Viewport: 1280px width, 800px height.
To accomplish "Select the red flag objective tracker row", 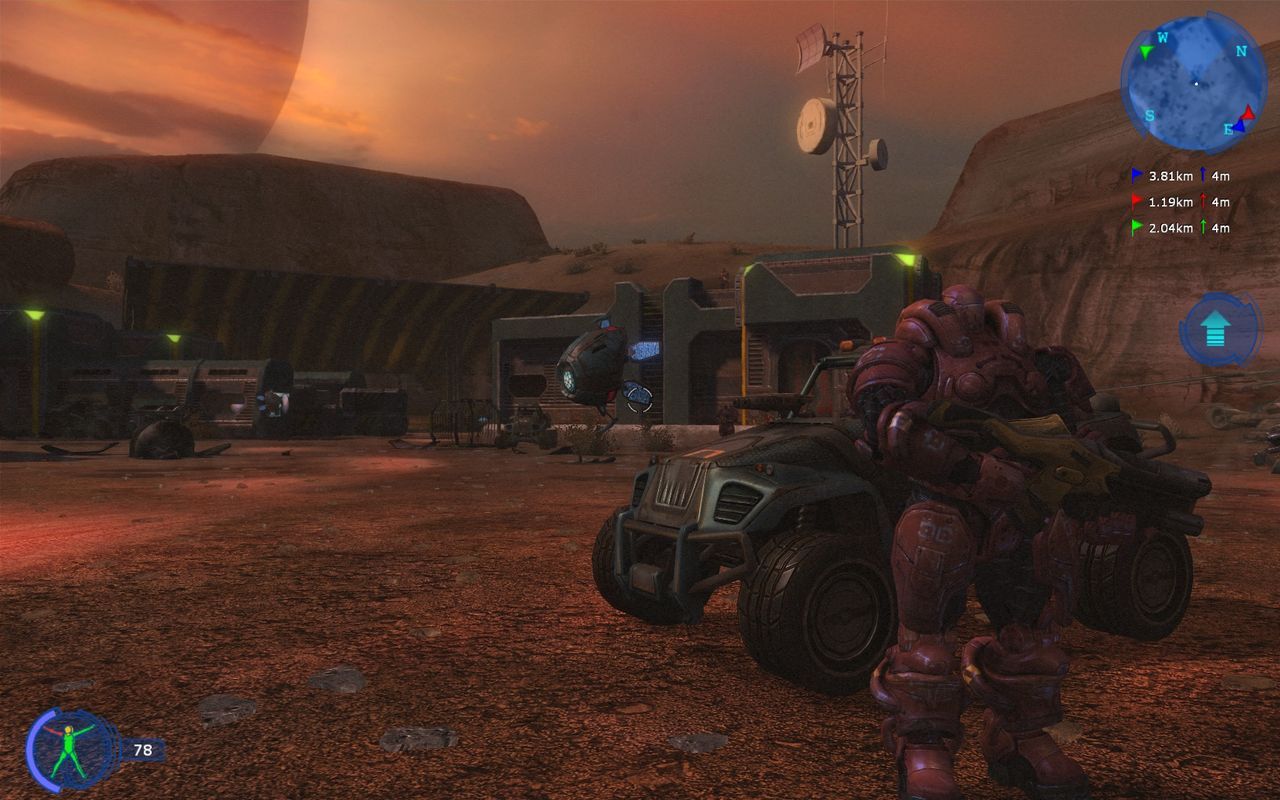I will [x=1180, y=202].
